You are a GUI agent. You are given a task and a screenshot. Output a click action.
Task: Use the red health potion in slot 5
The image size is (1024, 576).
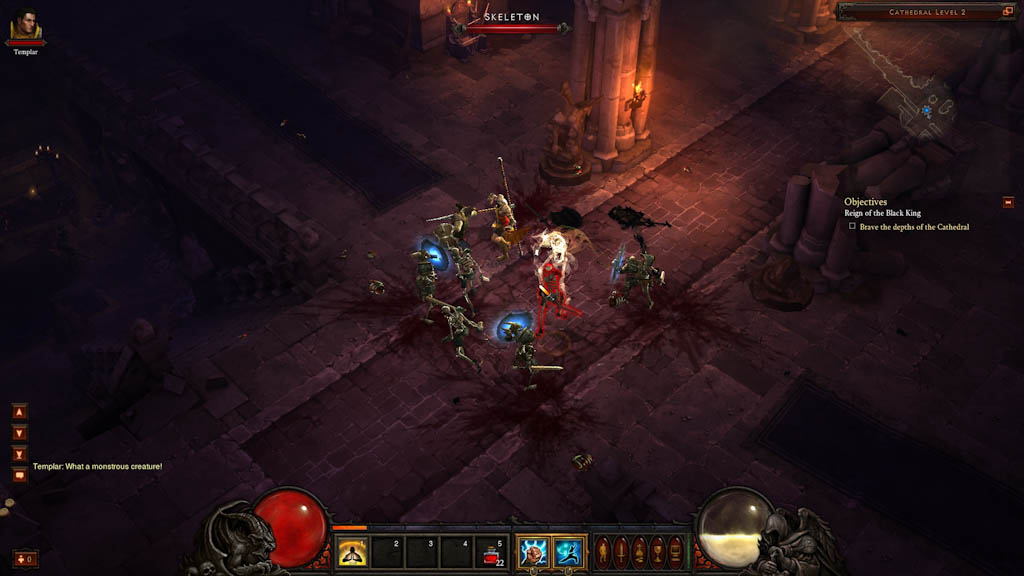coord(492,552)
